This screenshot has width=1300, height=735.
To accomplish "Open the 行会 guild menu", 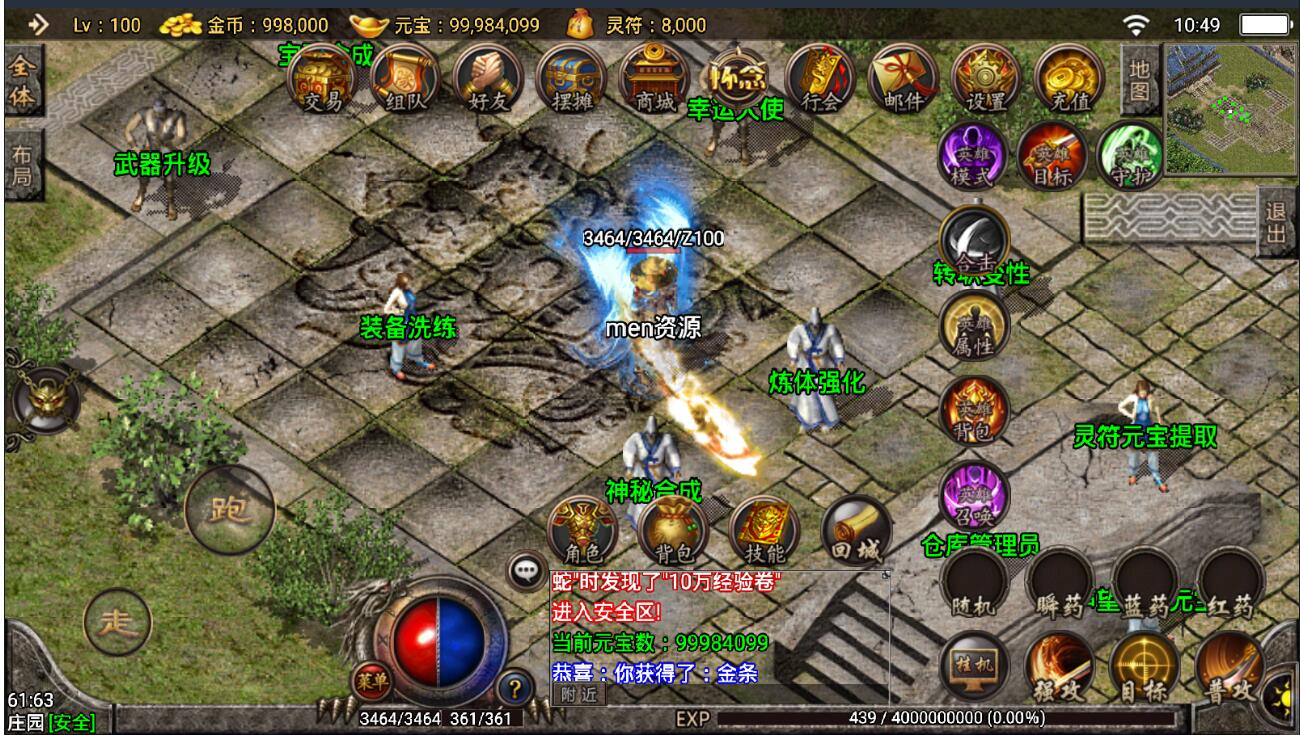I will tap(820, 79).
